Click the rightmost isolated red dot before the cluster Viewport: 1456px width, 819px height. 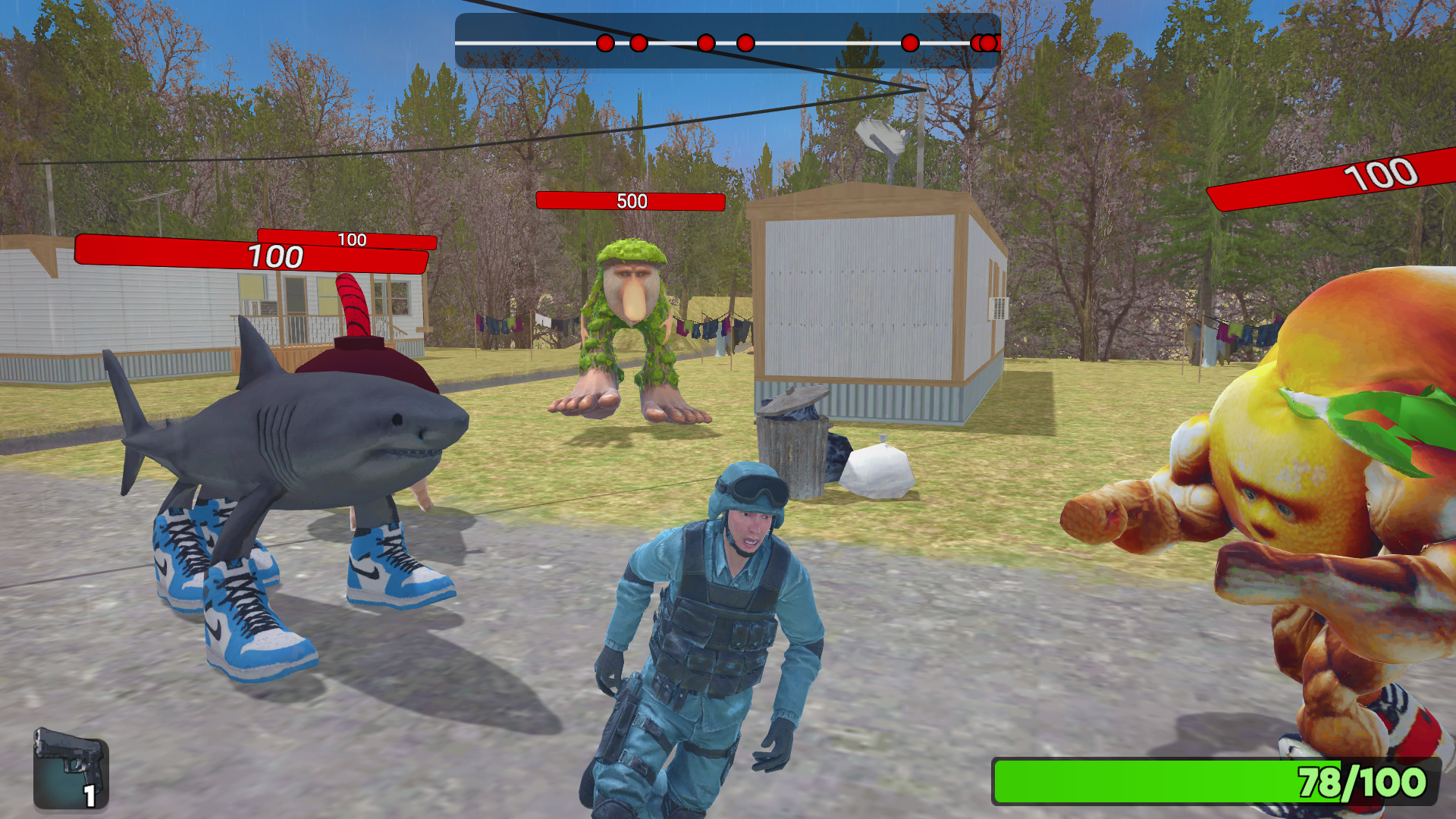pyautogui.click(x=908, y=43)
